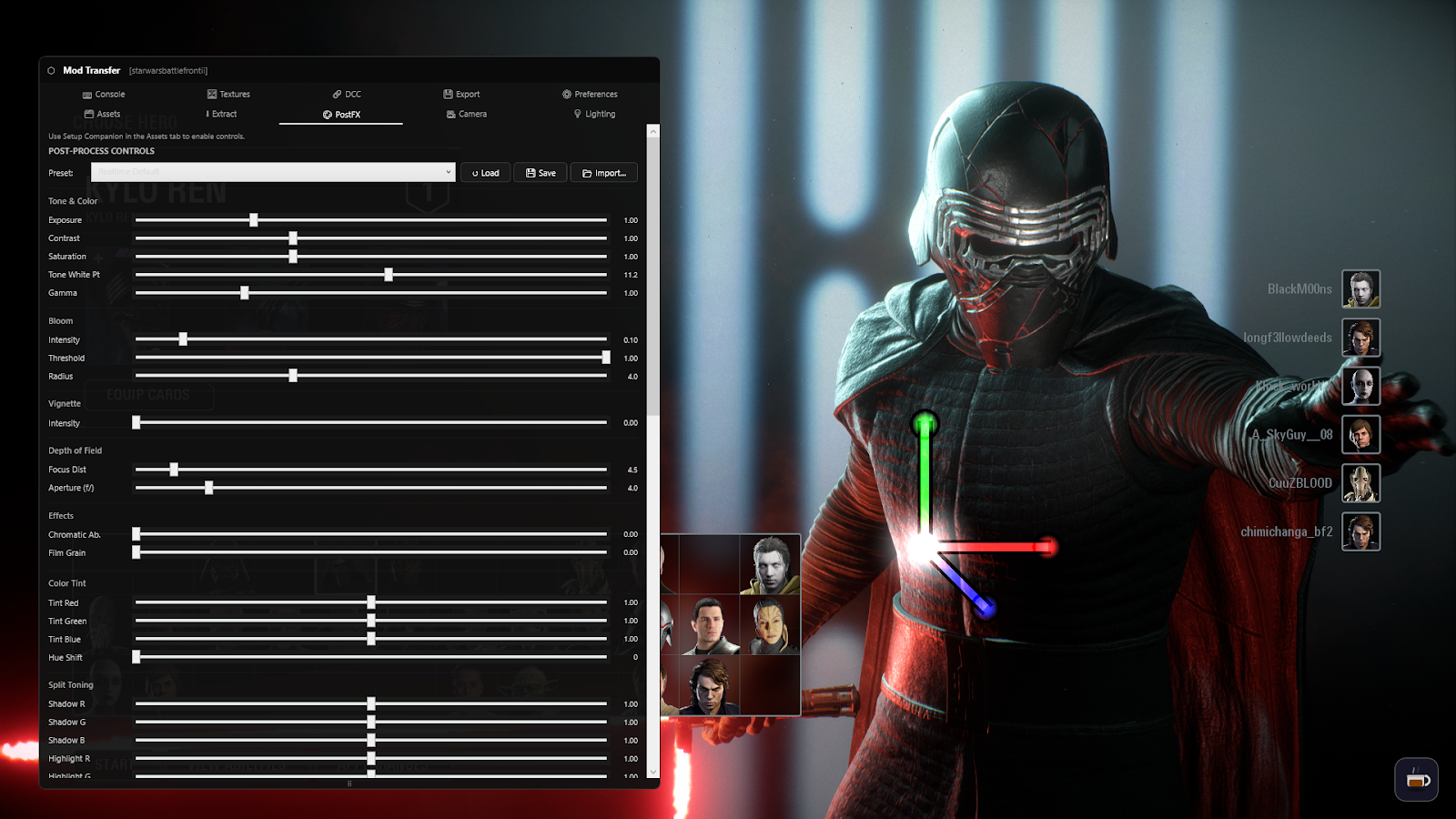Click the Textures panel icon
Image resolution: width=1456 pixels, height=819 pixels.
click(211, 94)
